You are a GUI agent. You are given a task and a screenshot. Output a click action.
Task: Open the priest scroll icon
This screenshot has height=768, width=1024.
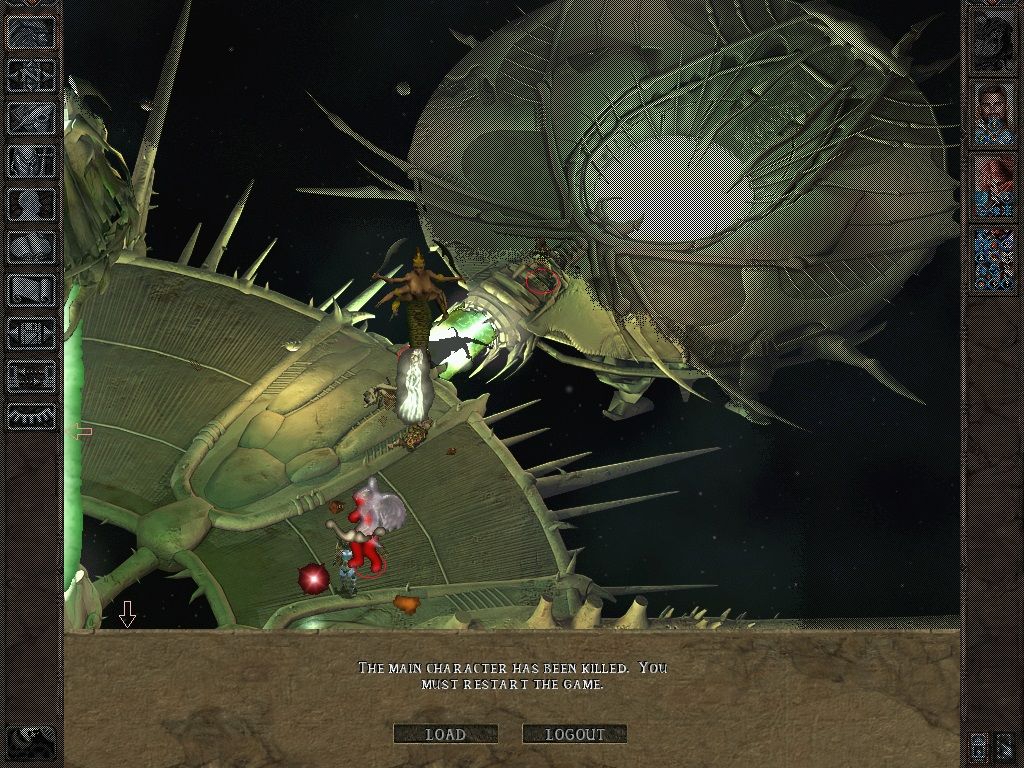[32, 290]
